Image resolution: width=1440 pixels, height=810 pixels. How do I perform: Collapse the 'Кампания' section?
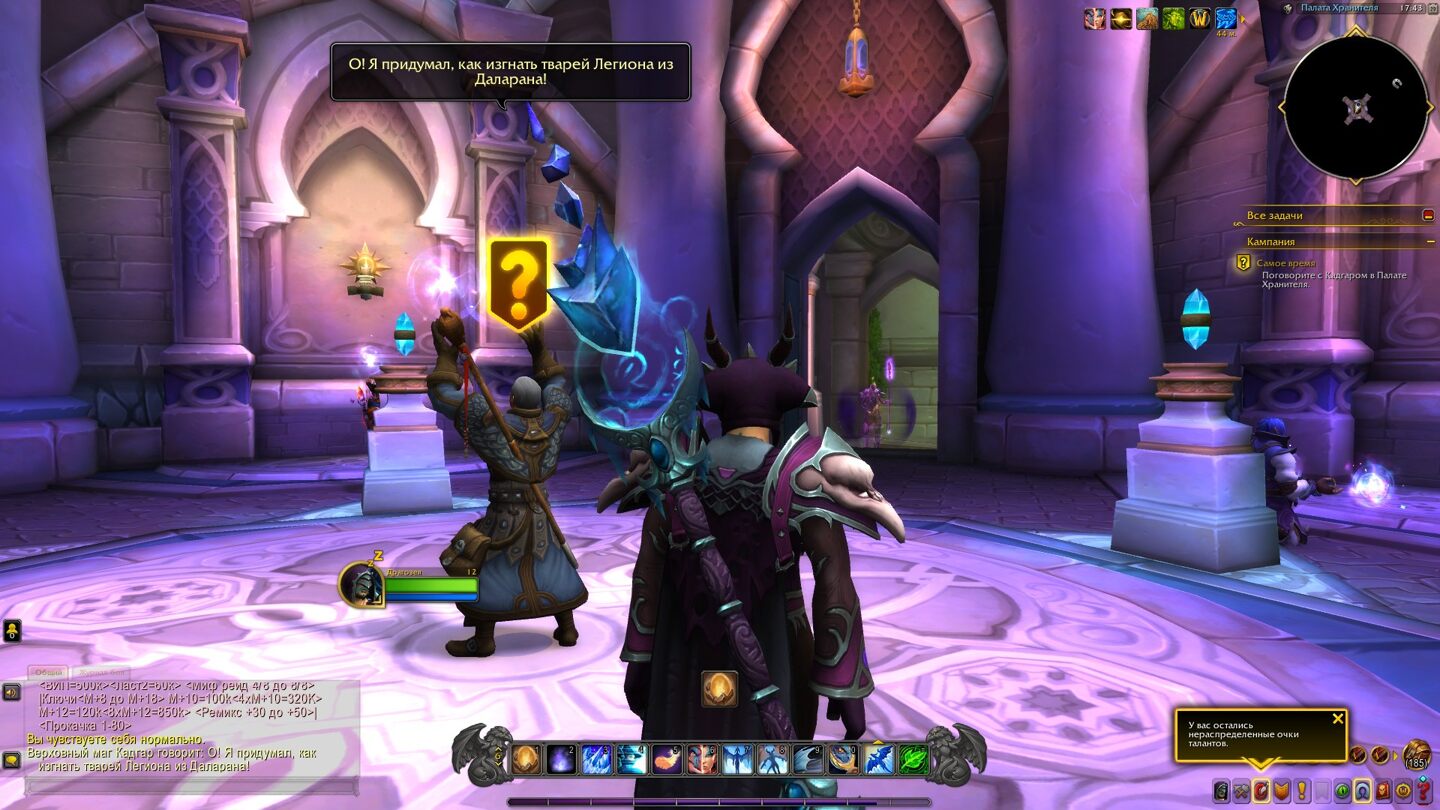click(1430, 241)
